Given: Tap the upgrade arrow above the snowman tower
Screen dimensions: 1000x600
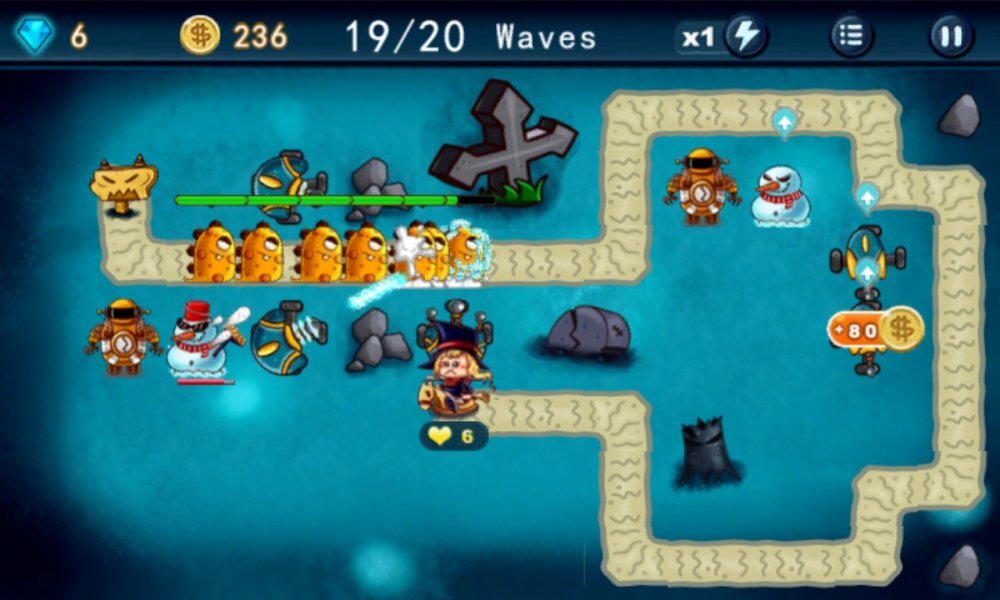Looking at the screenshot, I should 785,123.
